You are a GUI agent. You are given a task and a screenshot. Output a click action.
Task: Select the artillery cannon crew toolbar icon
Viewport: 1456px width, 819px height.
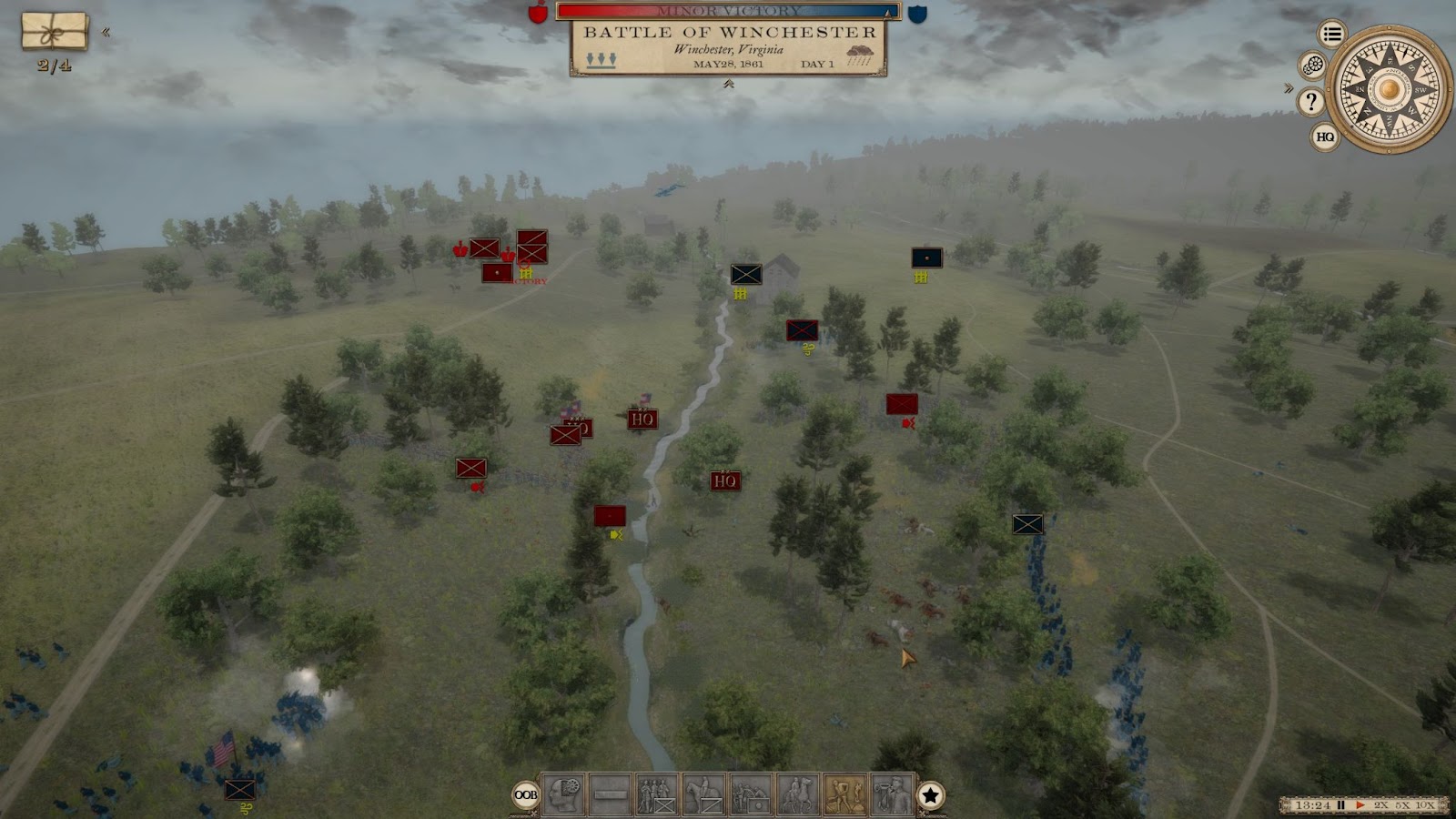[x=751, y=794]
